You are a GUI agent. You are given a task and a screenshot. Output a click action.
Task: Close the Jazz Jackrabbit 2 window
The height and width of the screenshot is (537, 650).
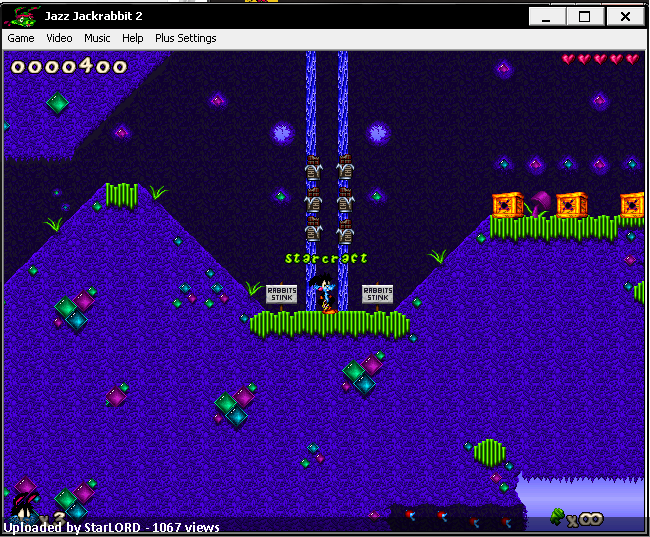pyautogui.click(x=625, y=17)
